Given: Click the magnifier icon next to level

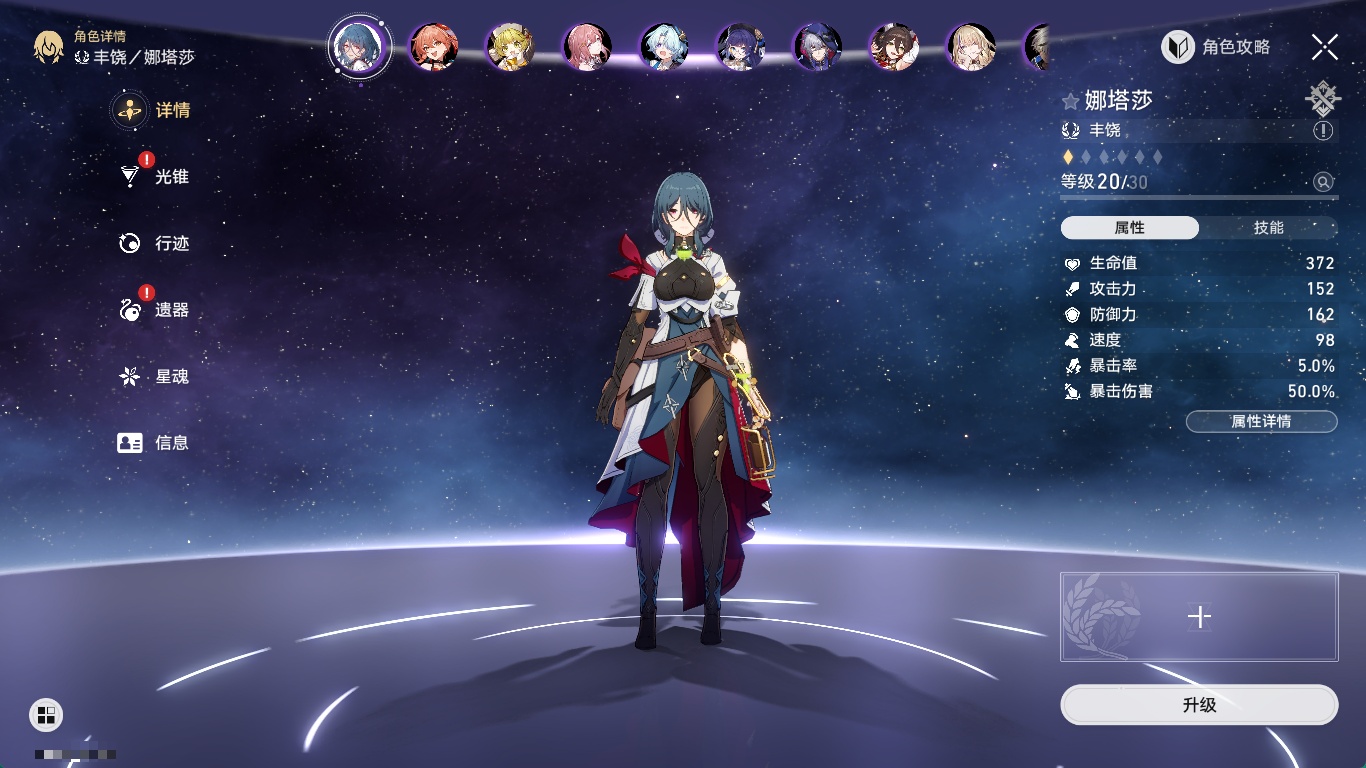Looking at the screenshot, I should pos(1323,182).
